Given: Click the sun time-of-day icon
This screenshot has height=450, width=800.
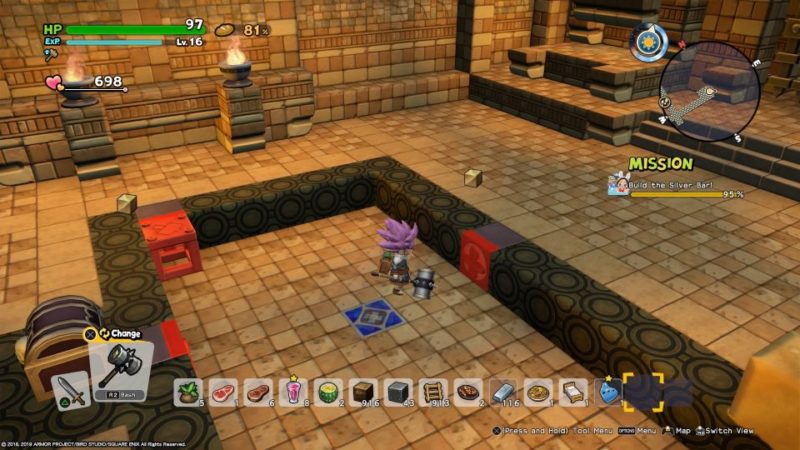Looking at the screenshot, I should tap(647, 40).
